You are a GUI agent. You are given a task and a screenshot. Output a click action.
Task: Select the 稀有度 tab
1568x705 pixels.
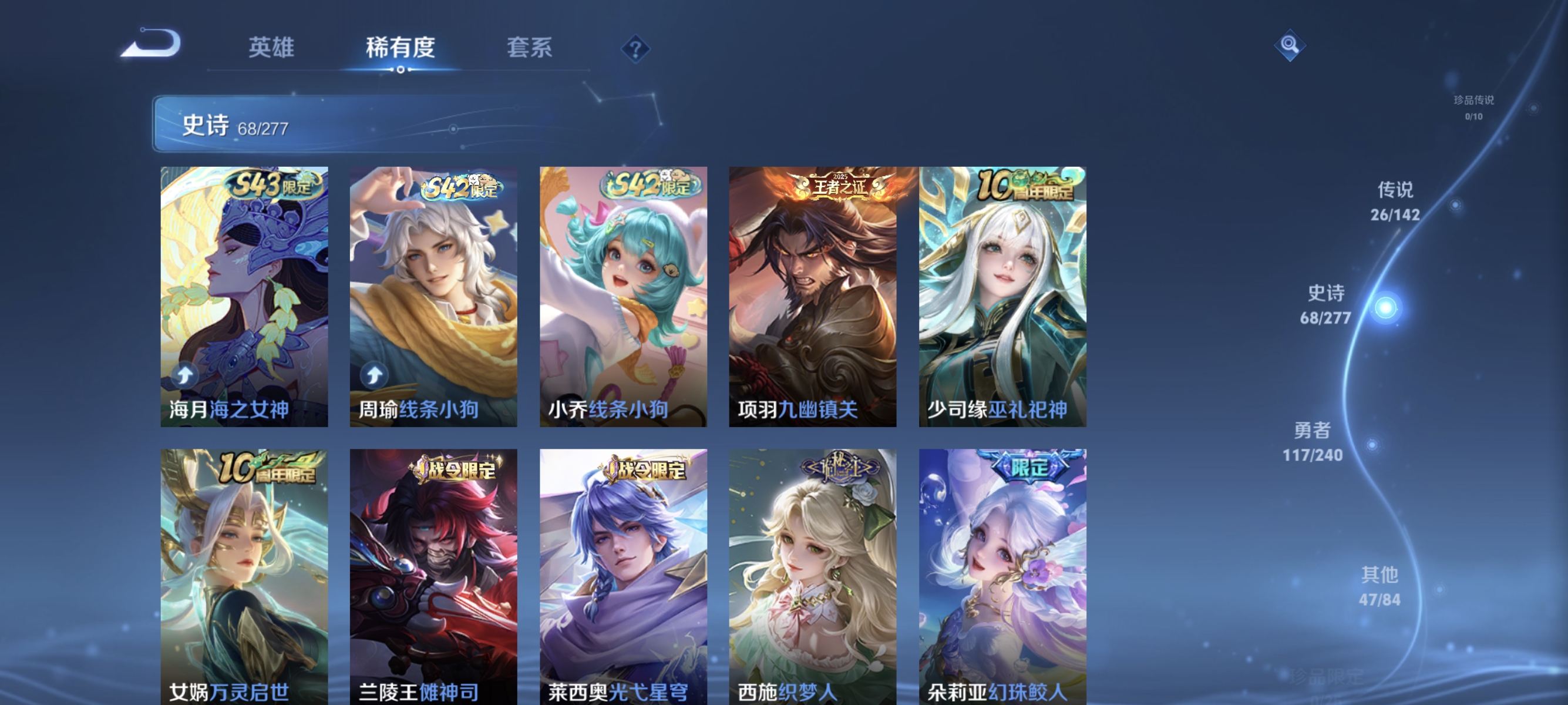pos(401,49)
